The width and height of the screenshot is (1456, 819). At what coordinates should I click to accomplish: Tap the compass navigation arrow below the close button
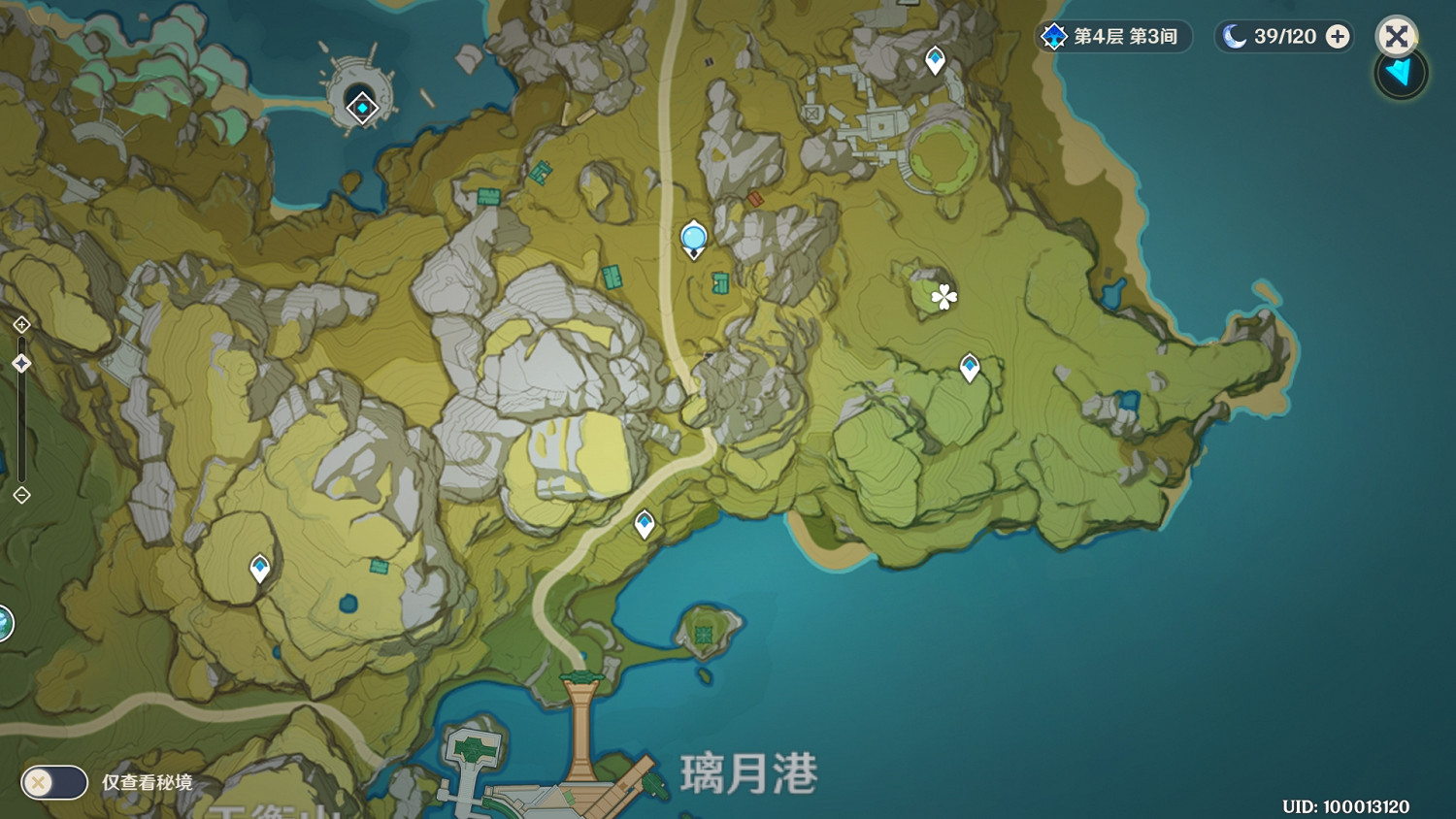coord(1399,75)
